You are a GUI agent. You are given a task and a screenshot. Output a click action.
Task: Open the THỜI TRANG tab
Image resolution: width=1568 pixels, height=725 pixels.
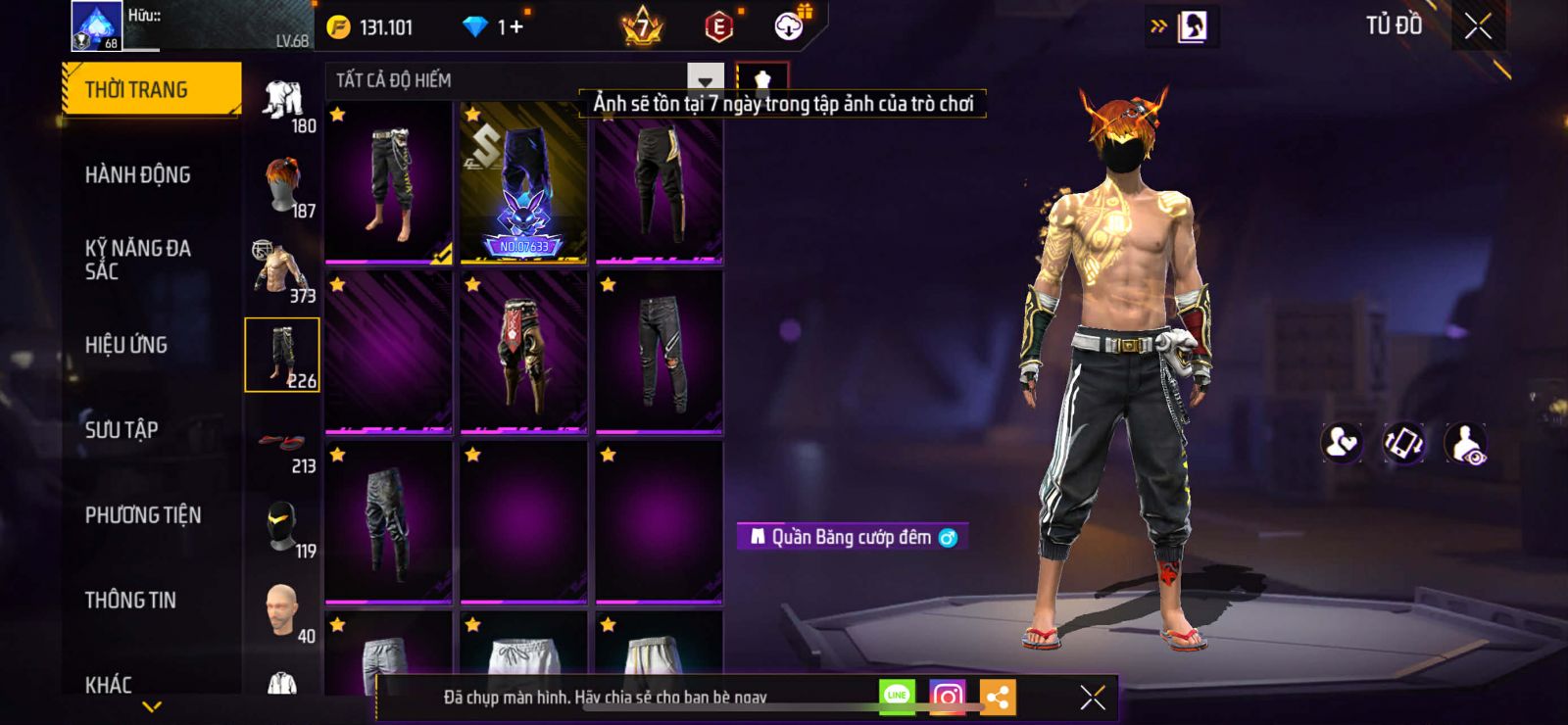[151, 90]
